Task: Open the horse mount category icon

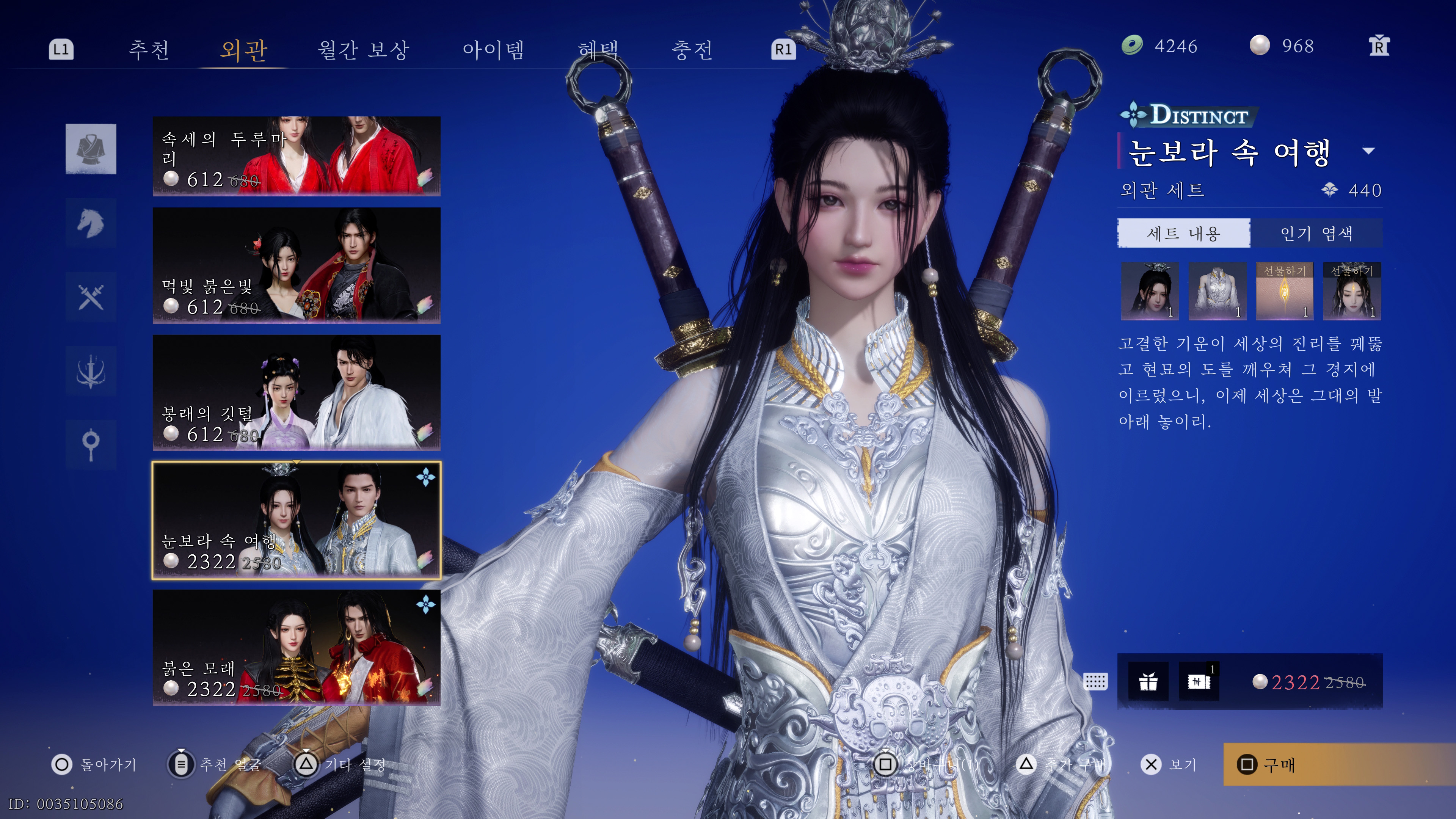Action: [x=91, y=223]
